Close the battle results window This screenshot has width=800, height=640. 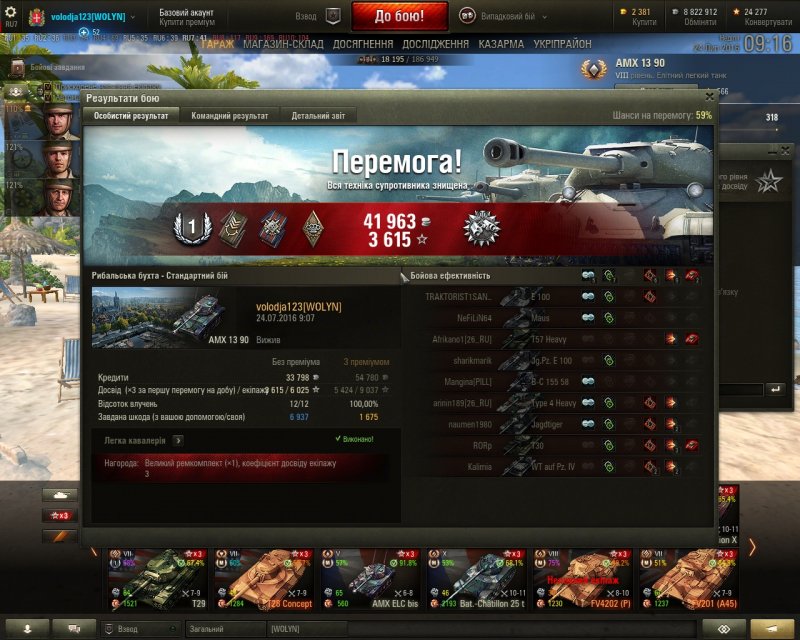click(x=709, y=97)
